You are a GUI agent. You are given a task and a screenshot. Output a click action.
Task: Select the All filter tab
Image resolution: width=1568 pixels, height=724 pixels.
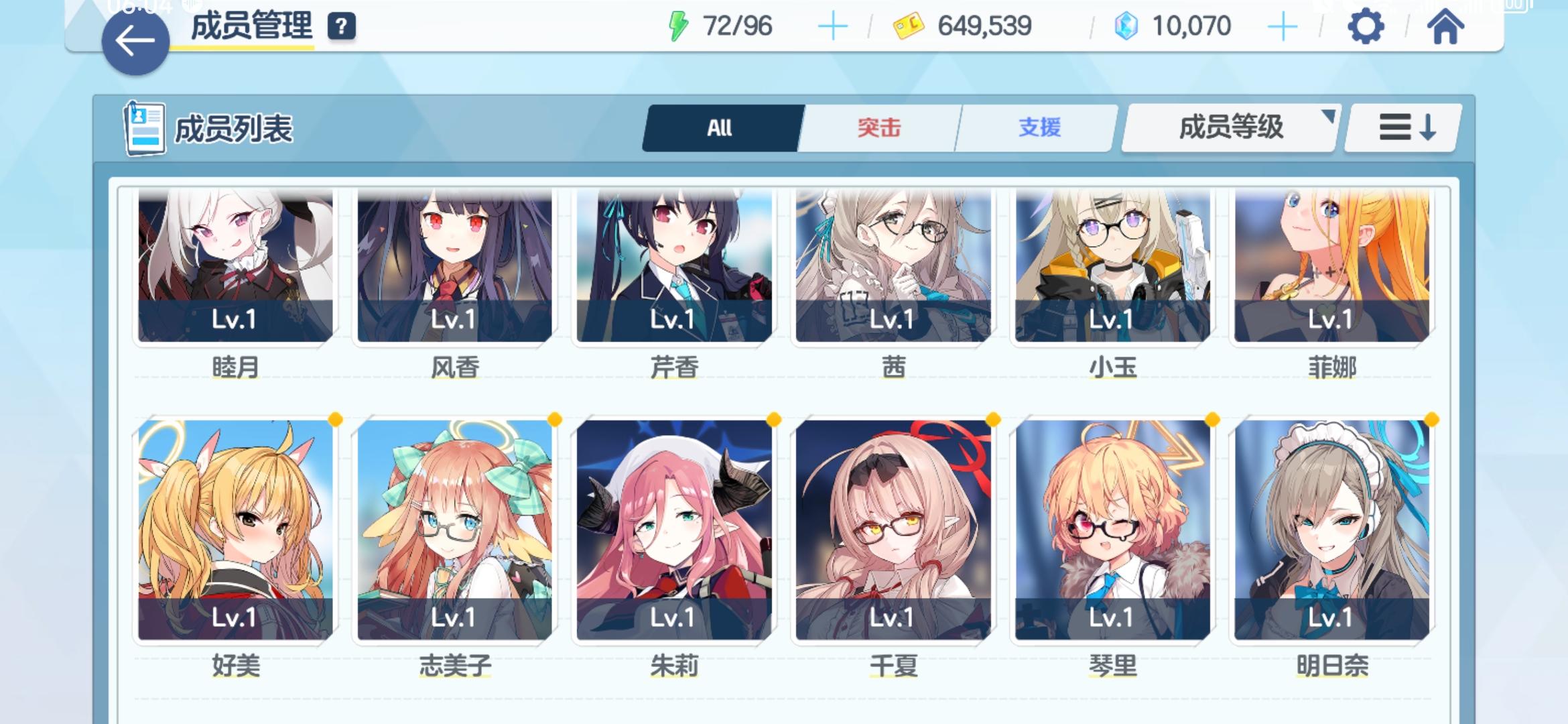tap(720, 127)
